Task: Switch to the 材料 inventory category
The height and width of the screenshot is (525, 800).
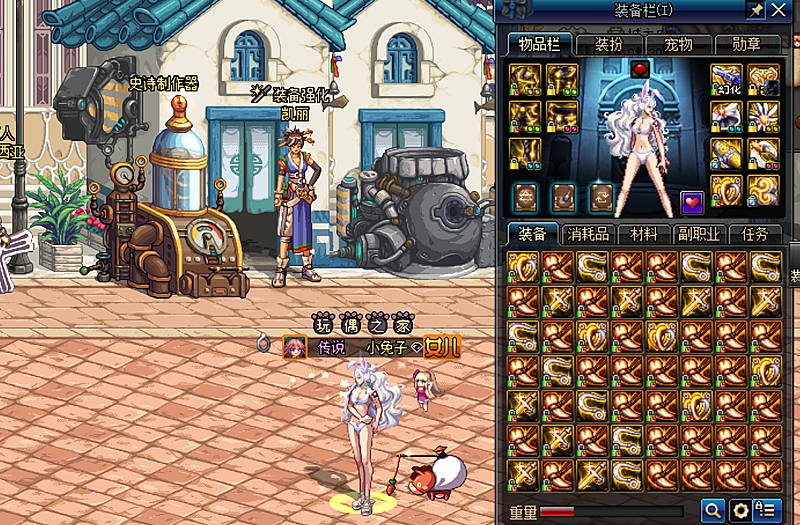Action: 643,234
